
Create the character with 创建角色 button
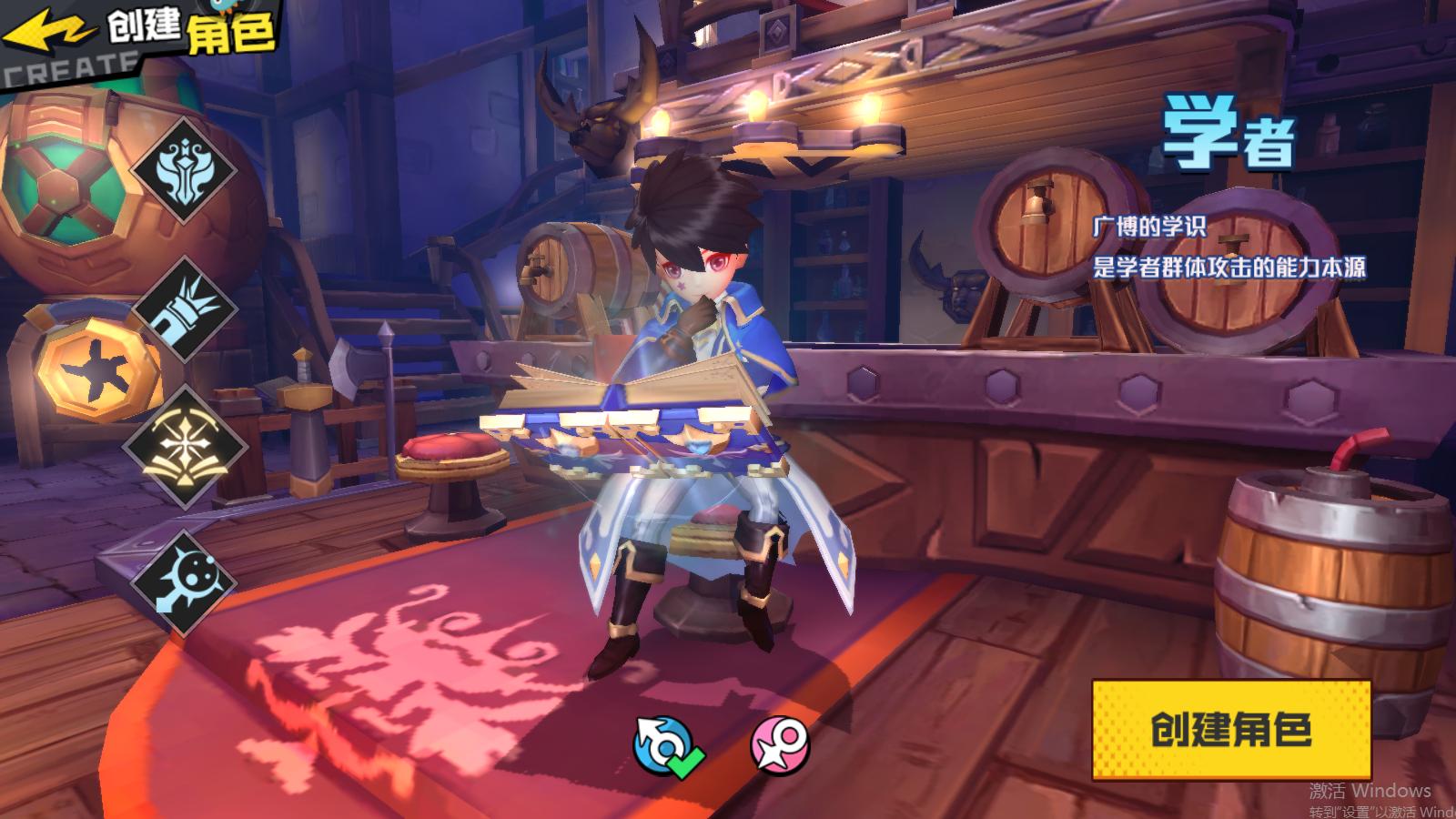point(1230,730)
